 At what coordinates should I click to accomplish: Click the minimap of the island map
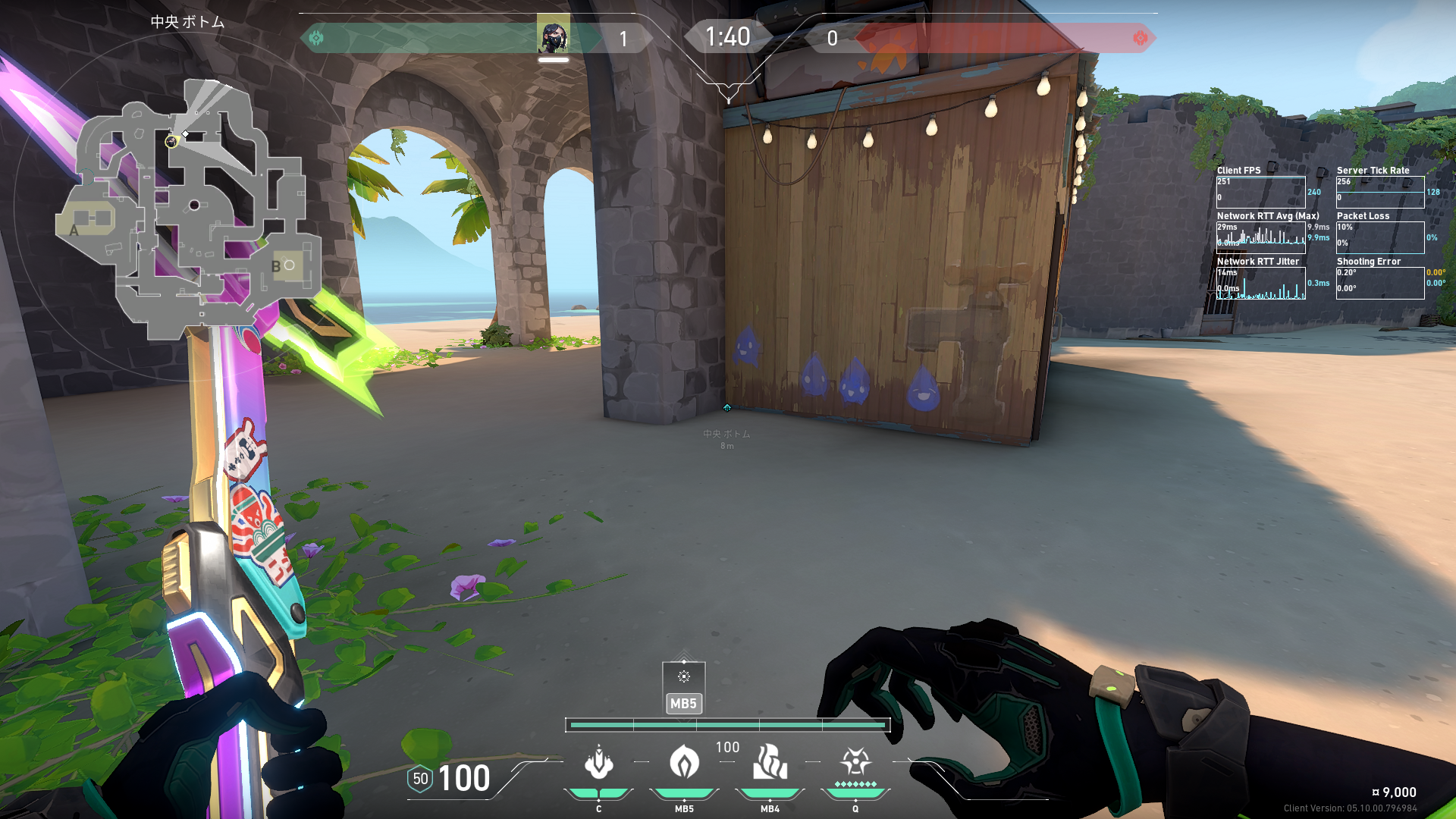tap(190, 209)
